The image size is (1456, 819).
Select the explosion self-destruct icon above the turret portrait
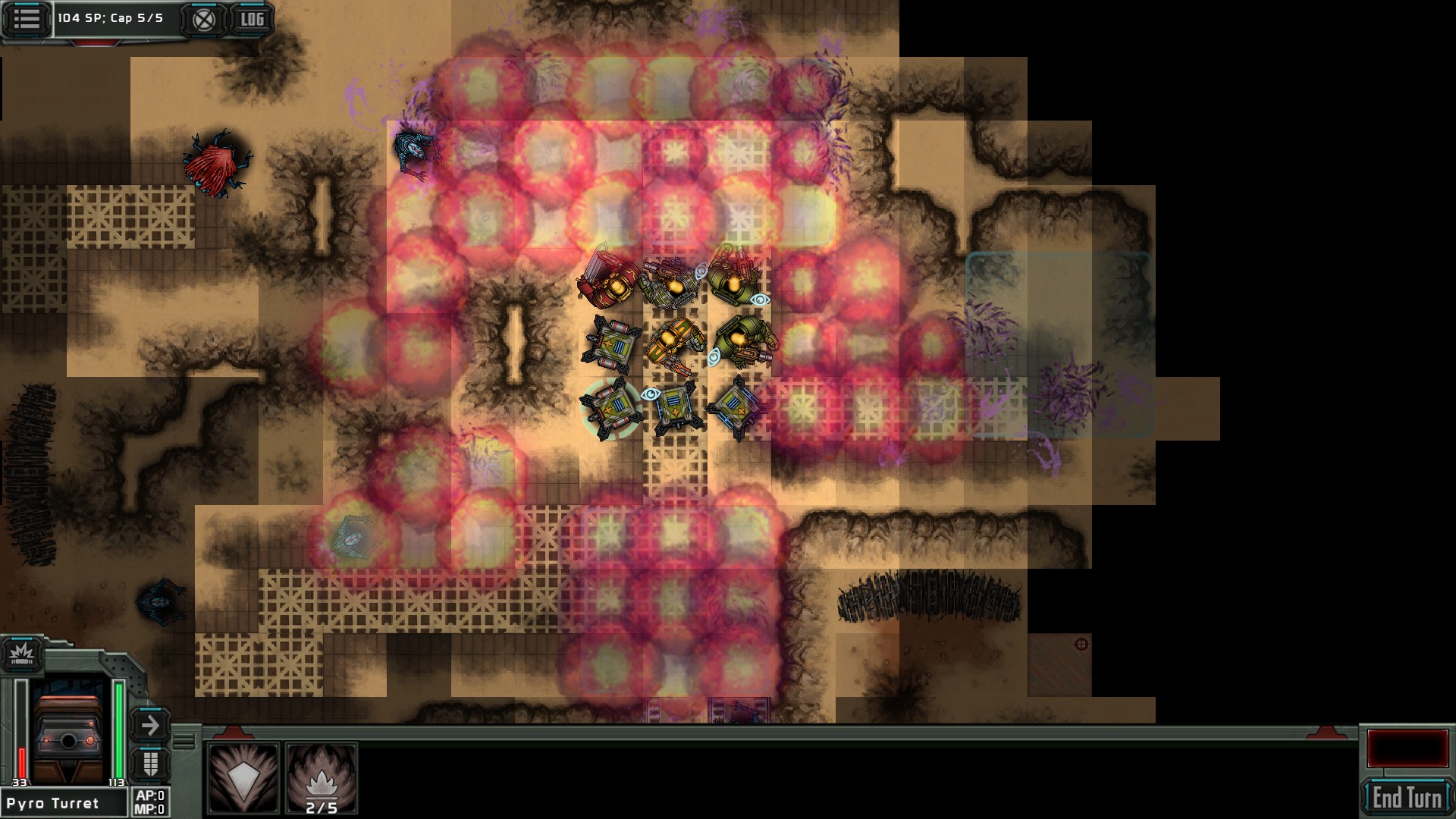[x=23, y=655]
